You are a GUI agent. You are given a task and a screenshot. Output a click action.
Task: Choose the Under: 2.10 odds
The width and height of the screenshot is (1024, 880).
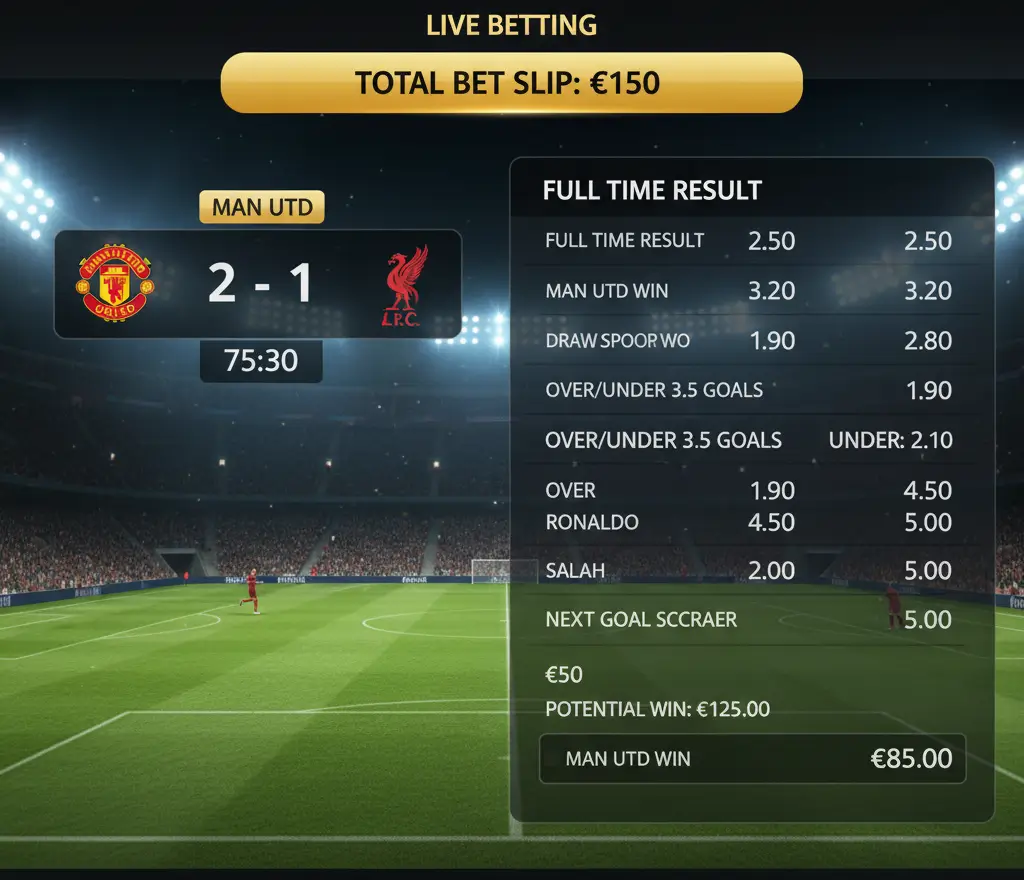[890, 440]
